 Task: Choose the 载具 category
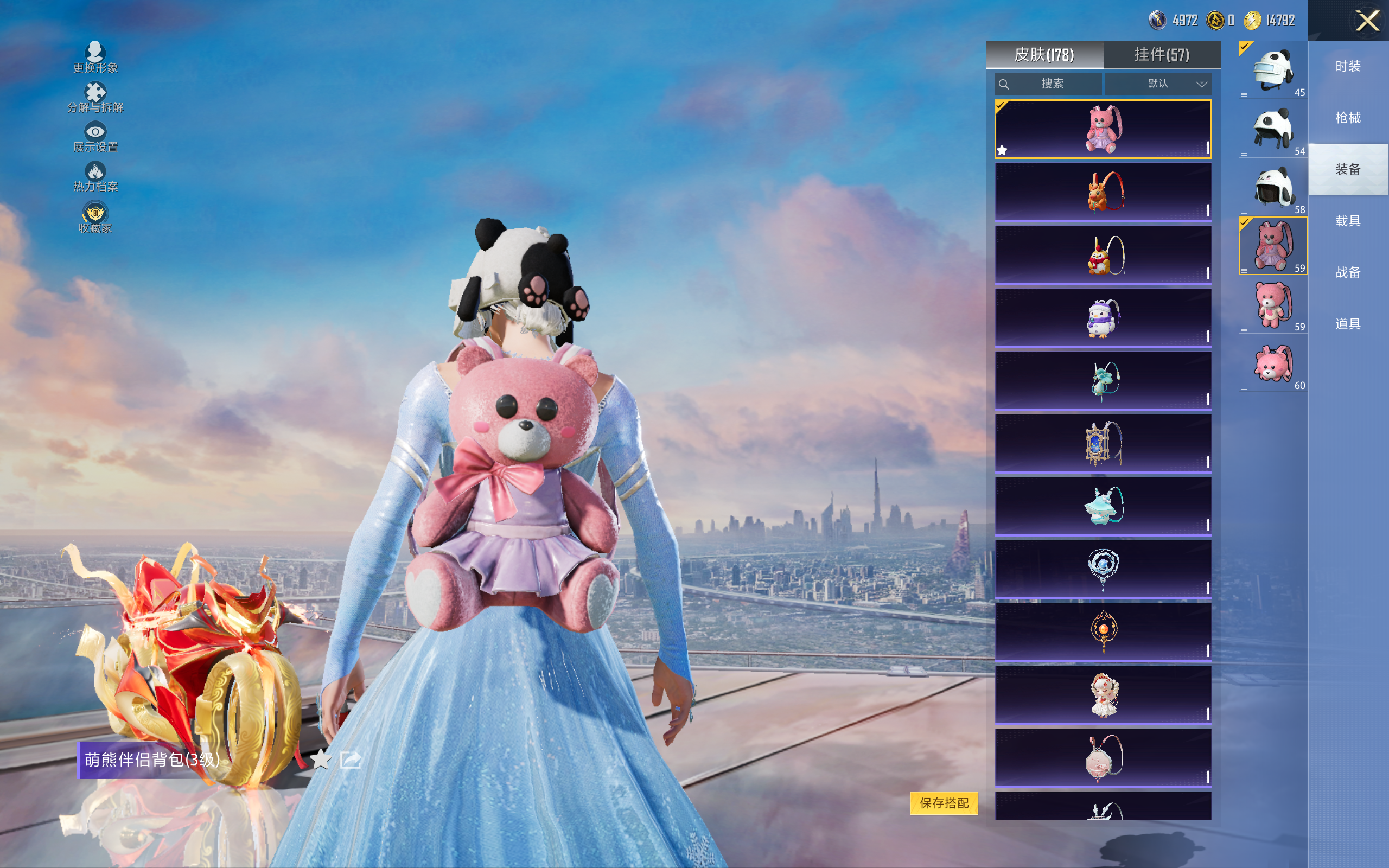[x=1348, y=221]
